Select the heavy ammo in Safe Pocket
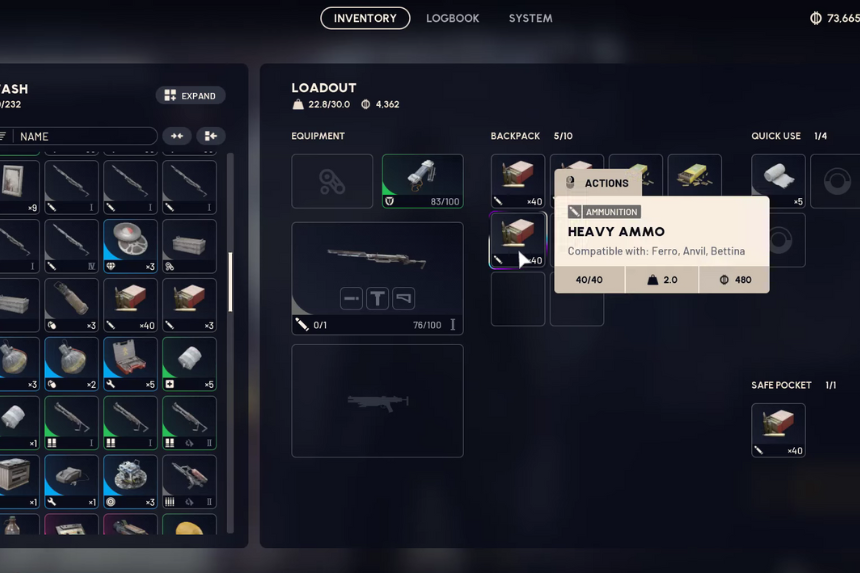 click(778, 430)
